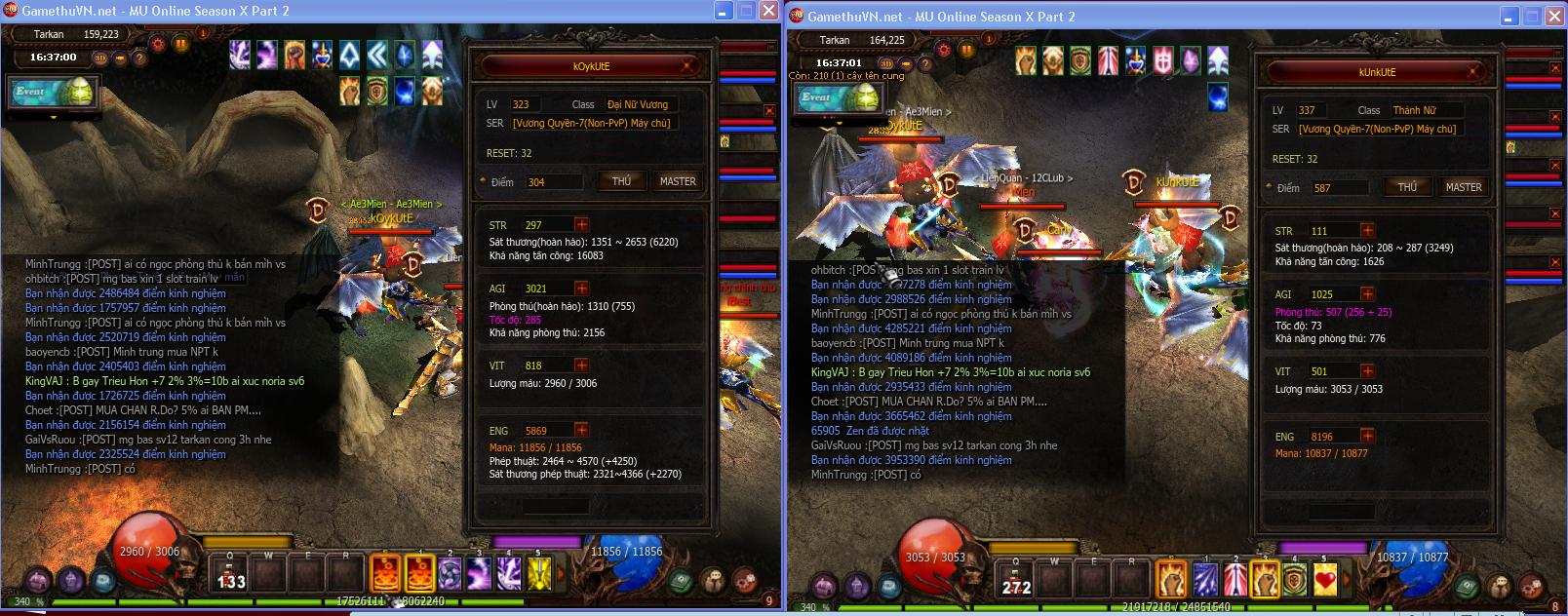Select the red heart skill icon
This screenshot has height=616, width=1568.
[1325, 580]
